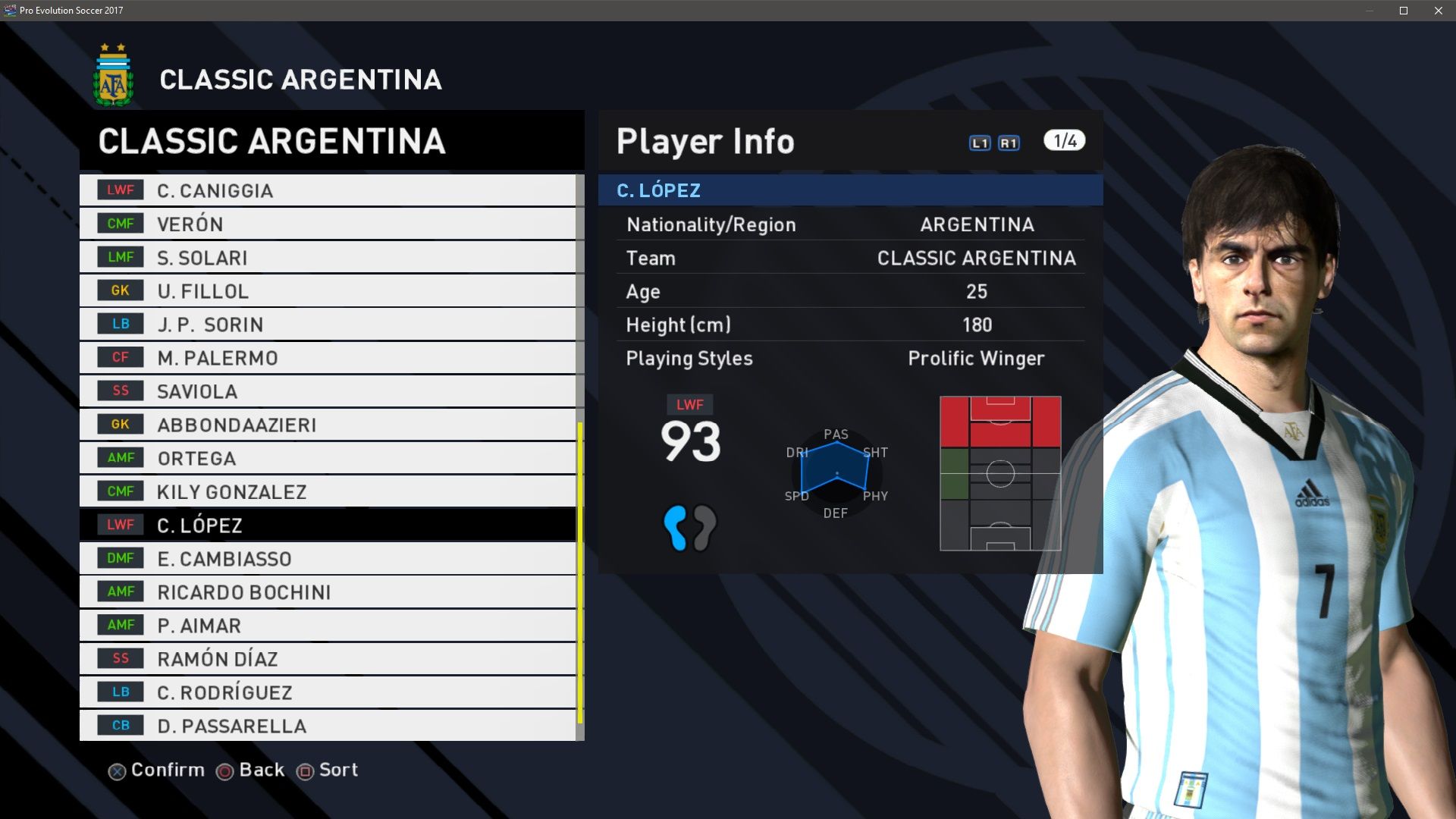Screen dimensions: 1456x819
Task: Pick S. Solari's row
Action: (328, 257)
